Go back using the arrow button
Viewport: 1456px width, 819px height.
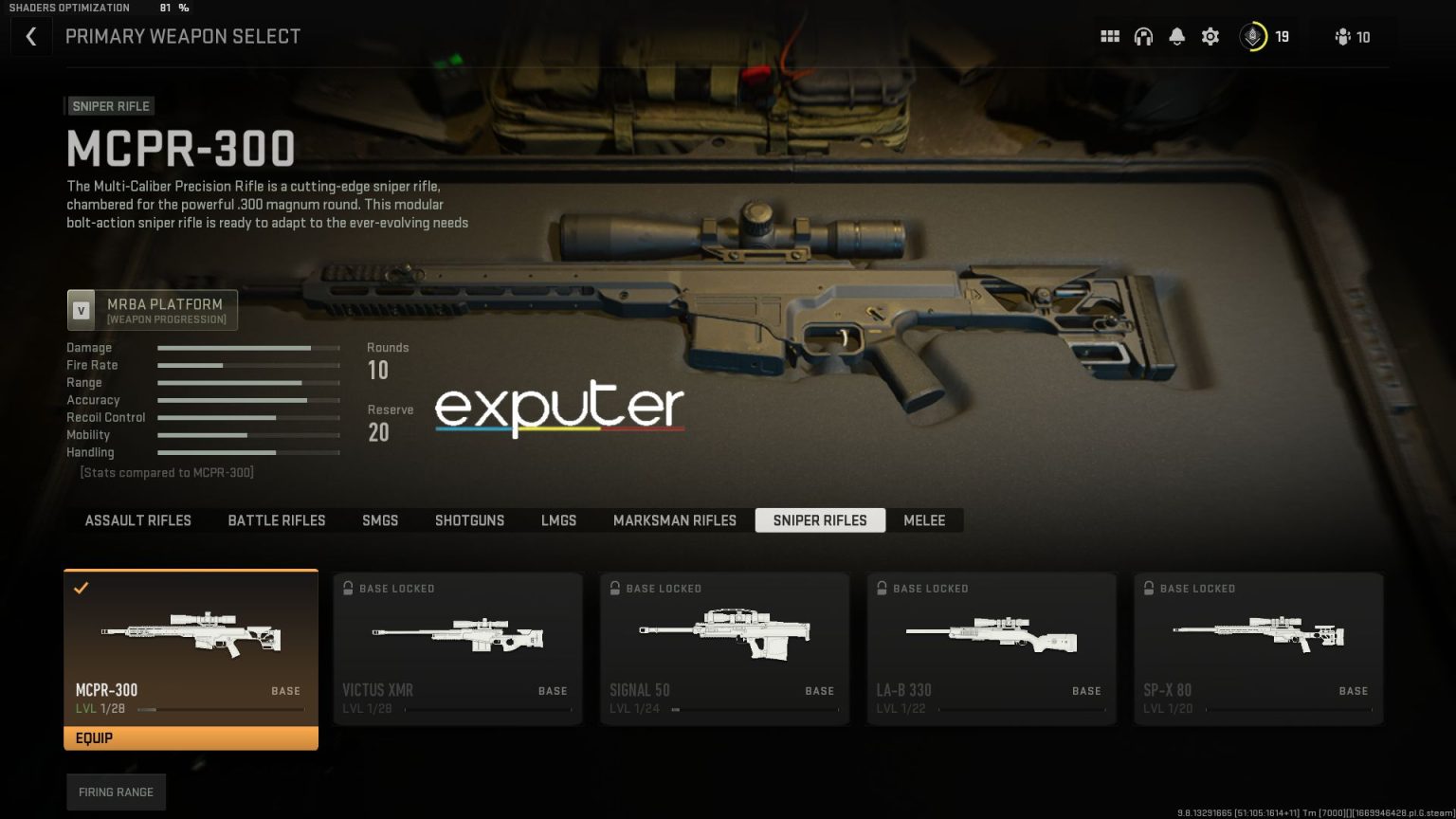(x=31, y=37)
